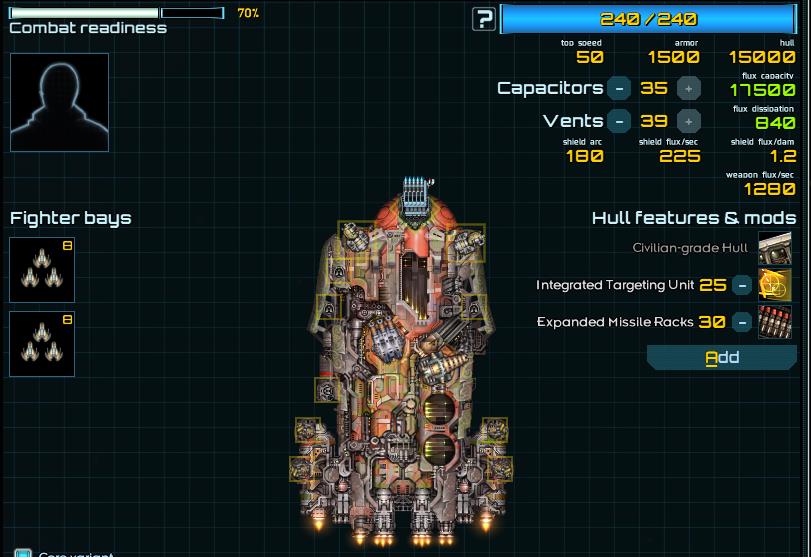Decrease Capacitors with the minus button
This screenshot has width=811, height=557.
(620, 88)
